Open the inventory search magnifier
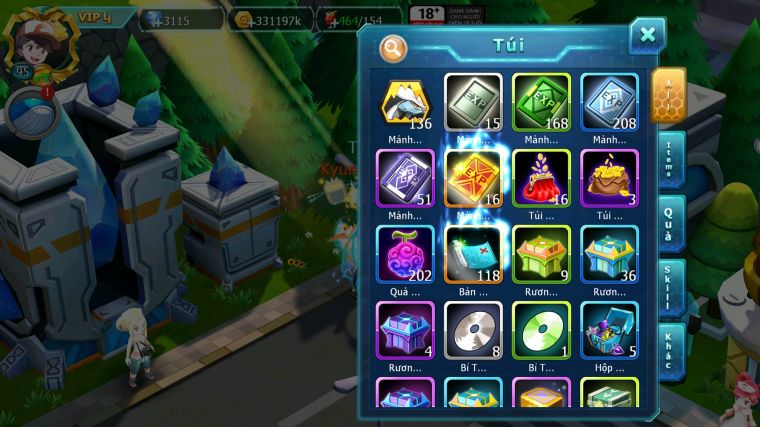Image resolution: width=760 pixels, height=427 pixels. (394, 47)
